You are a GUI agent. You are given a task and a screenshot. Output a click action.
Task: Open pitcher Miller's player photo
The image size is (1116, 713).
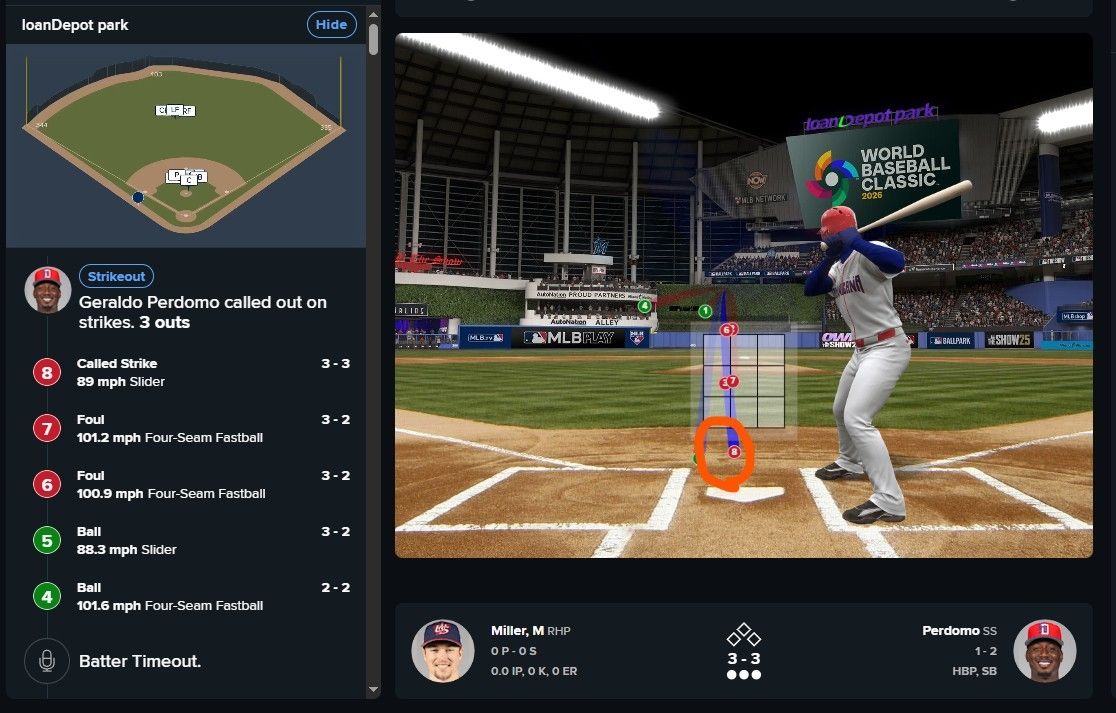(442, 651)
